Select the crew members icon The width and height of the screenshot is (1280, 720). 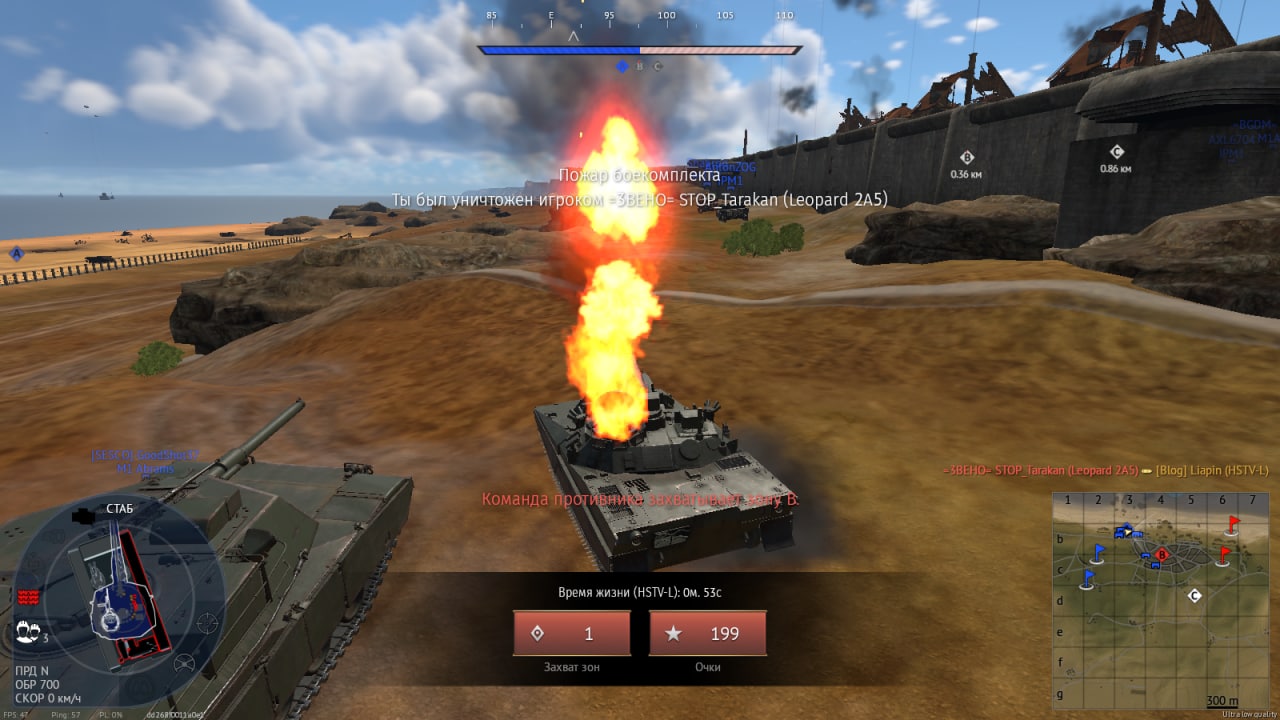[28, 631]
